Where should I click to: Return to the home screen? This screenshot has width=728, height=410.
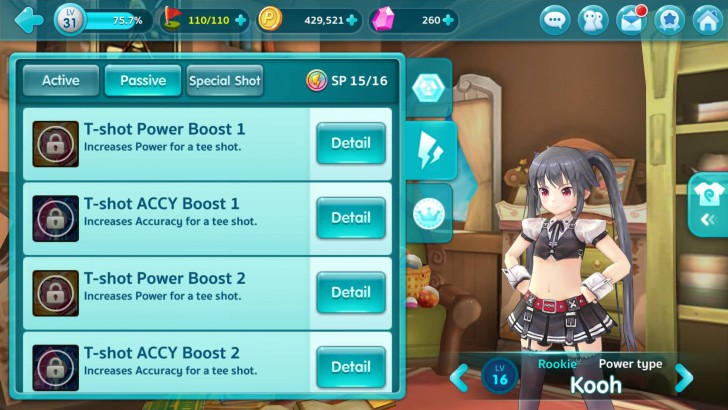[707, 20]
